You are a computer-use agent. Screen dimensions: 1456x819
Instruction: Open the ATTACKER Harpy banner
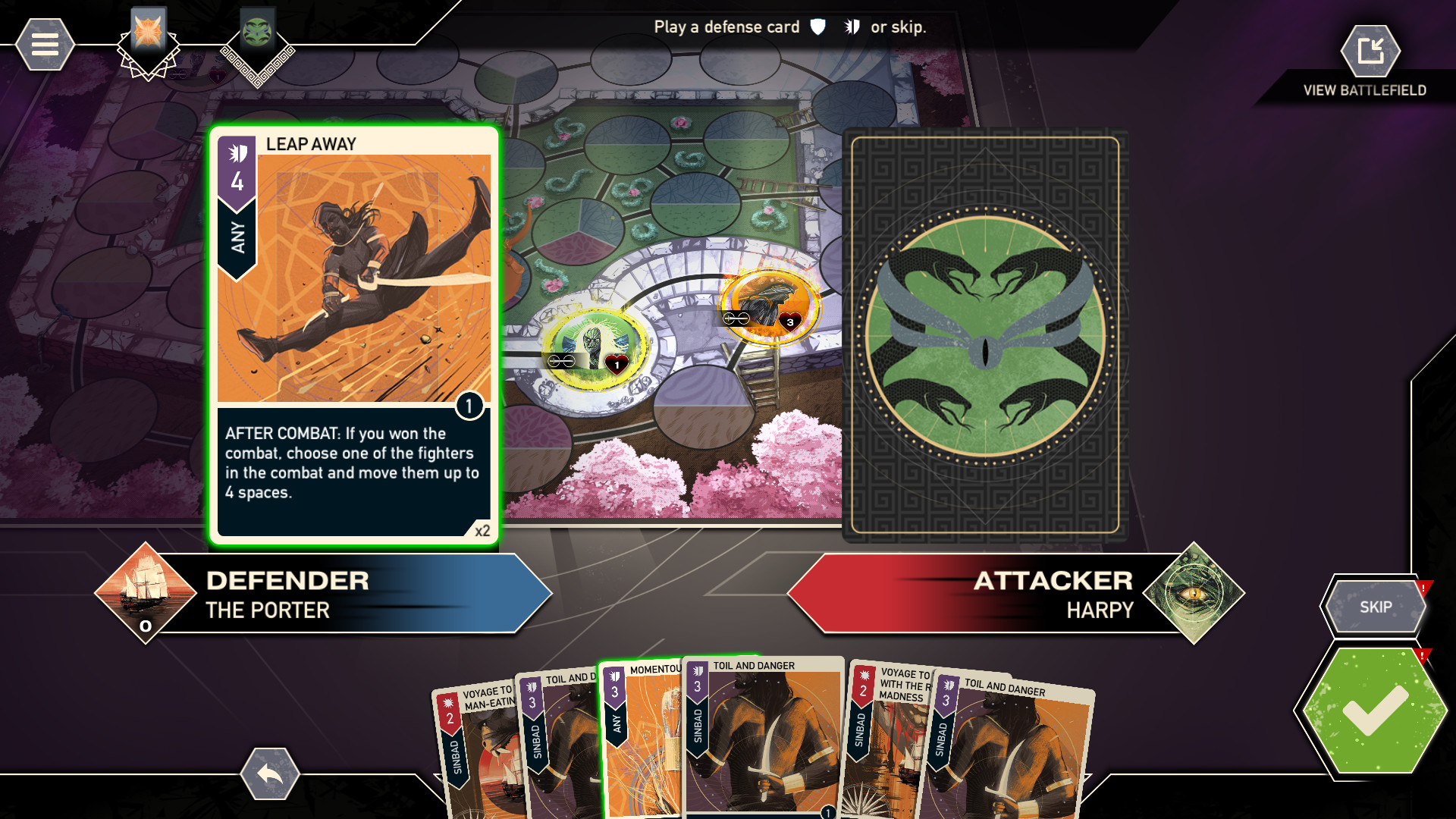coord(1054,594)
